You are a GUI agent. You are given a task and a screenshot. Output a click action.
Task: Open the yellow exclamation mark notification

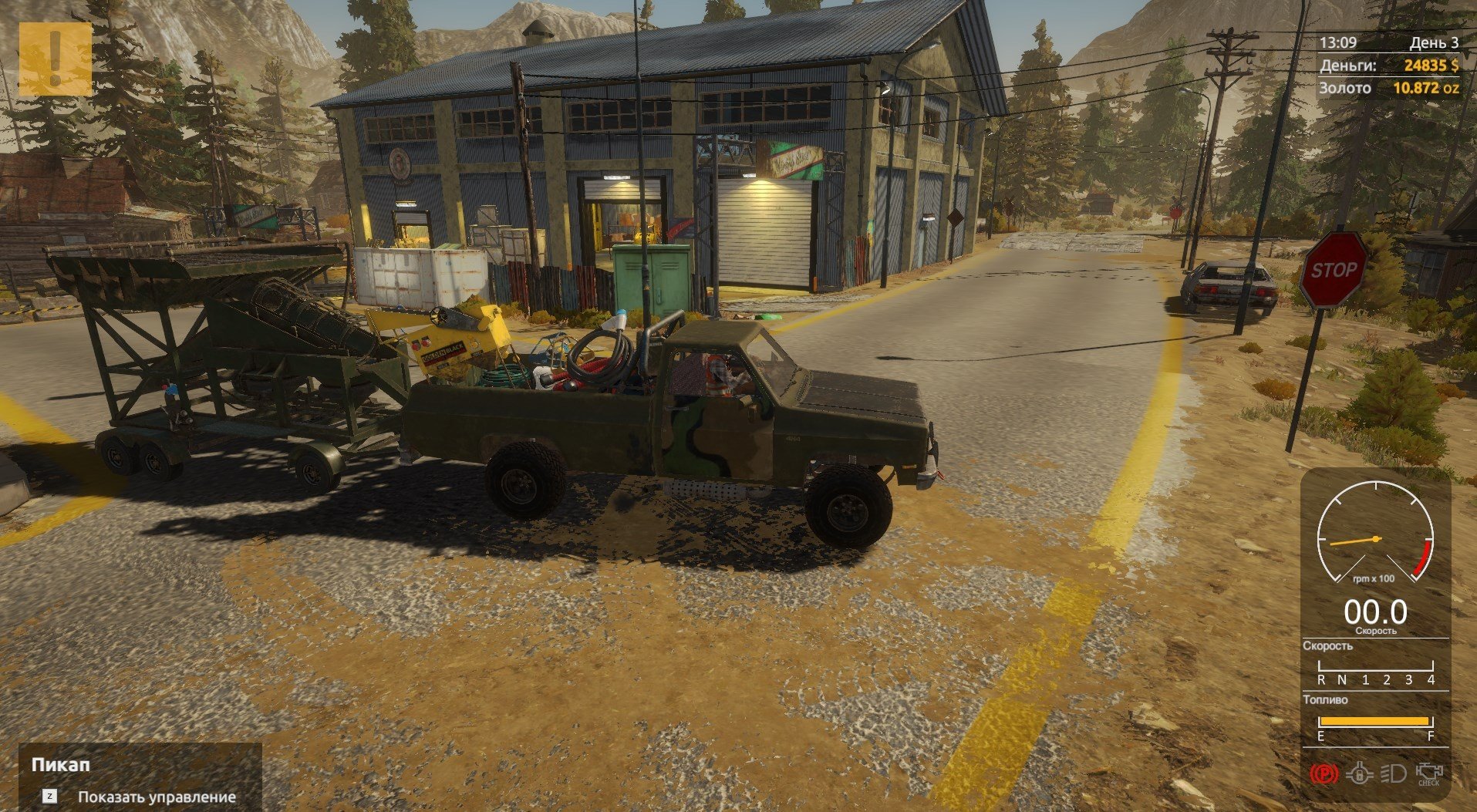(x=55, y=59)
